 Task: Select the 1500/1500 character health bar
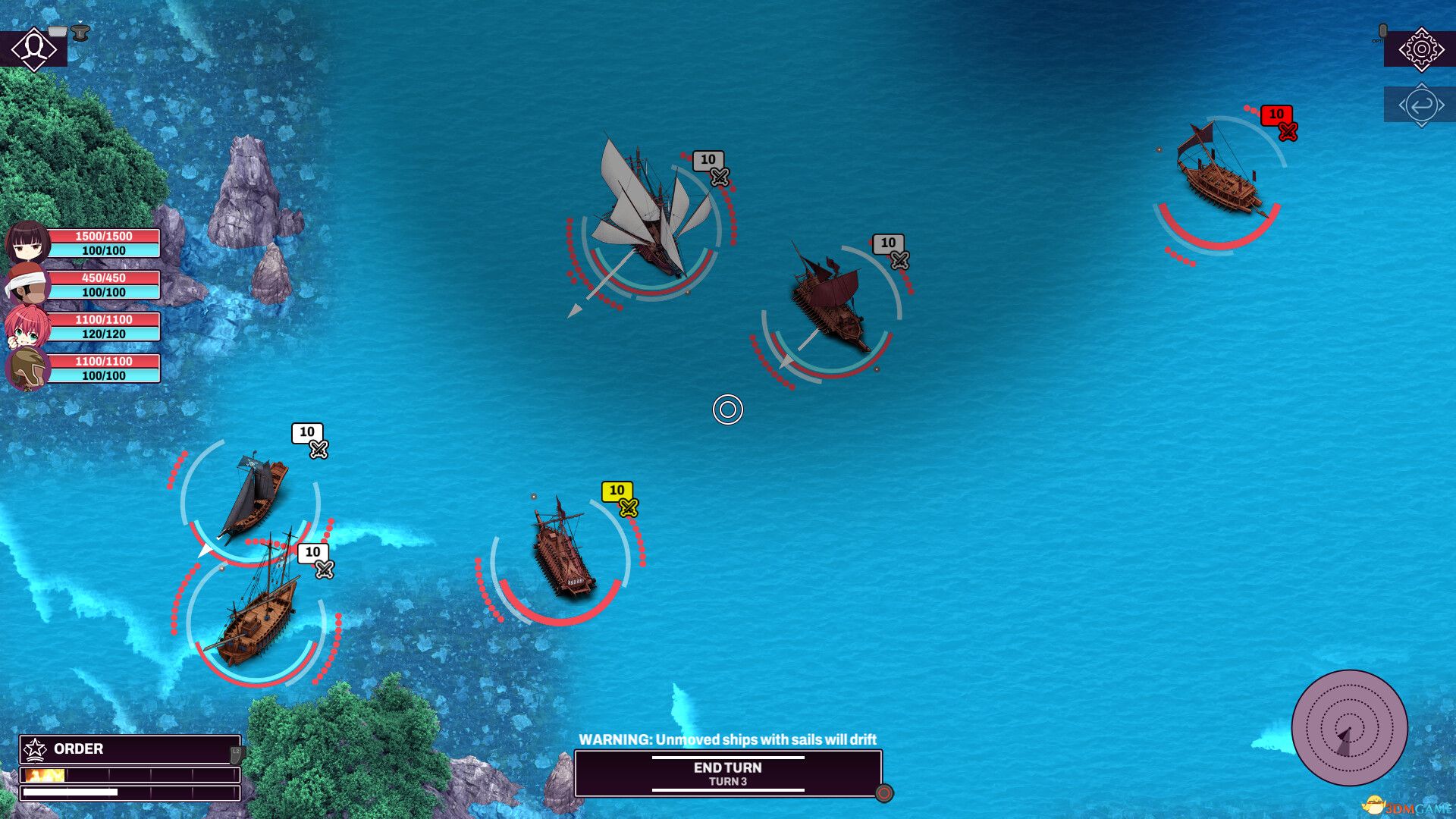coord(104,236)
